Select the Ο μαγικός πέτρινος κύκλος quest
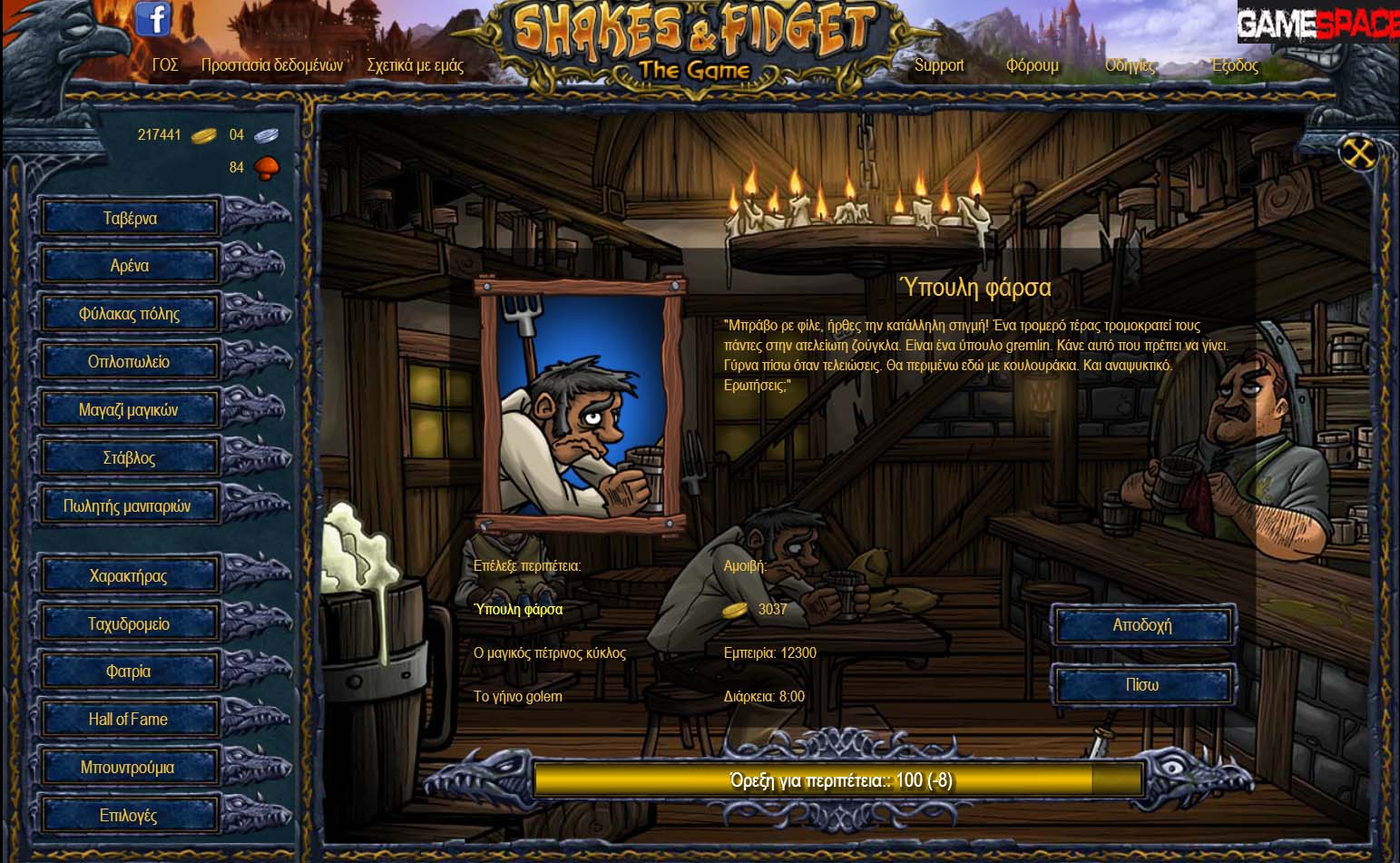Image resolution: width=1400 pixels, height=863 pixels. click(550, 652)
